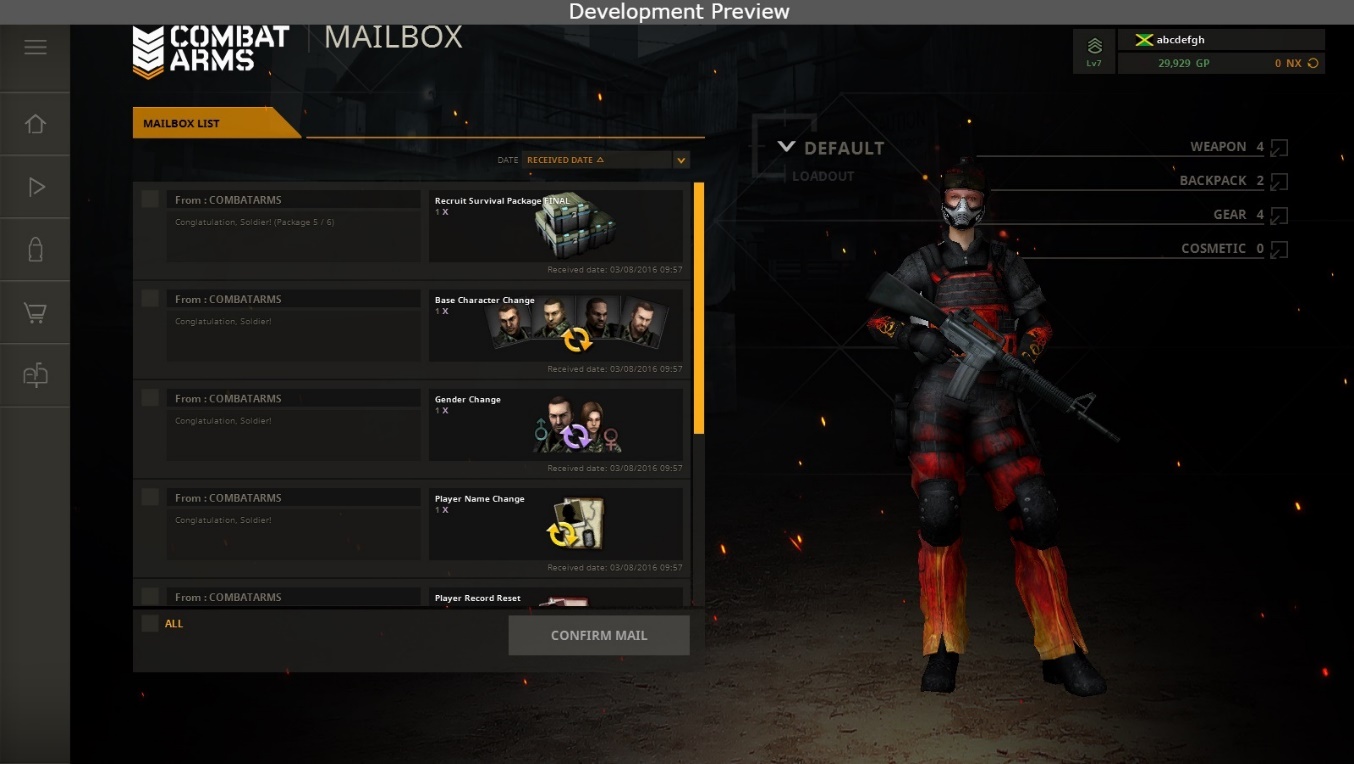
Task: Expand the Default loadout selector
Action: [787, 147]
